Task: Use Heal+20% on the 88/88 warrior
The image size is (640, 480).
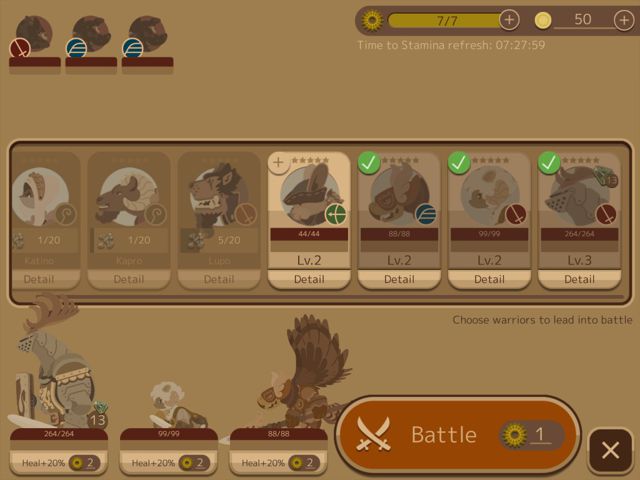Action: [x=279, y=463]
